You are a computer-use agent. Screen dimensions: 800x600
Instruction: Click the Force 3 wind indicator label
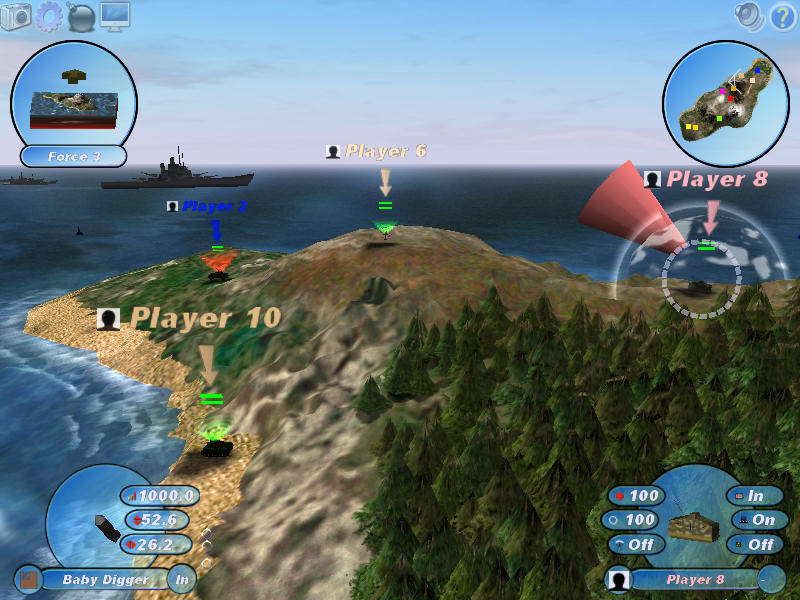(74, 157)
